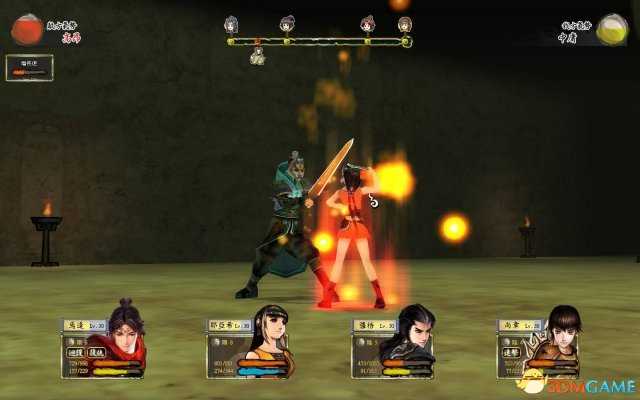Image resolution: width=640 pixels, height=400 pixels.
Task: Click the small panel under the red orb
Action: click(29, 67)
